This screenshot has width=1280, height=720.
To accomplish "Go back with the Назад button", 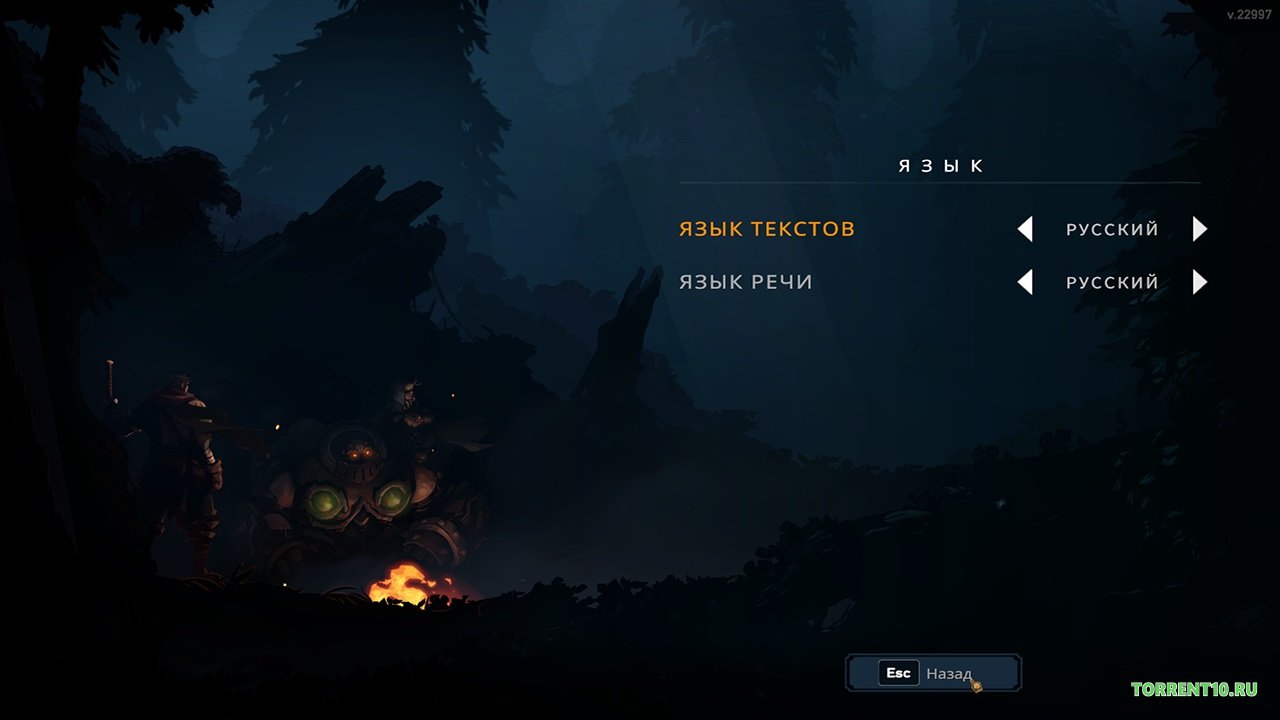I will (x=932, y=673).
